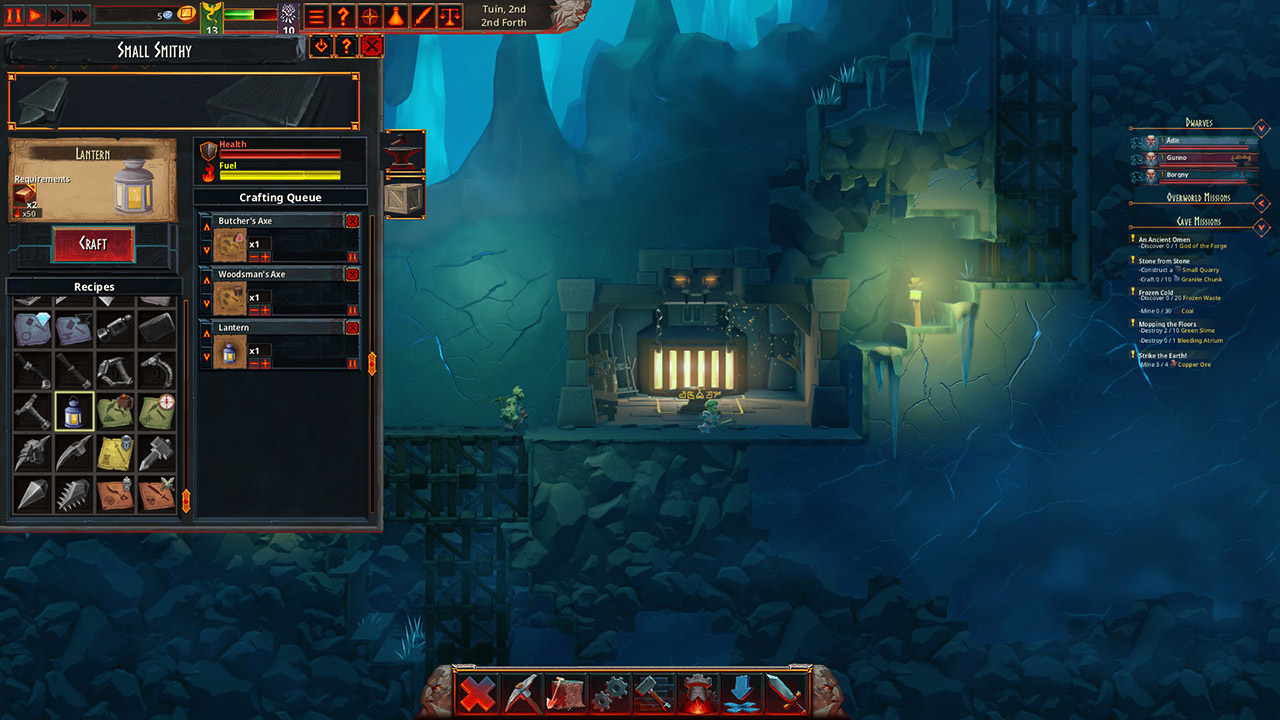The height and width of the screenshot is (720, 1280).
Task: Remove Butcher's Axe from crafting queue
Action: coord(352,221)
